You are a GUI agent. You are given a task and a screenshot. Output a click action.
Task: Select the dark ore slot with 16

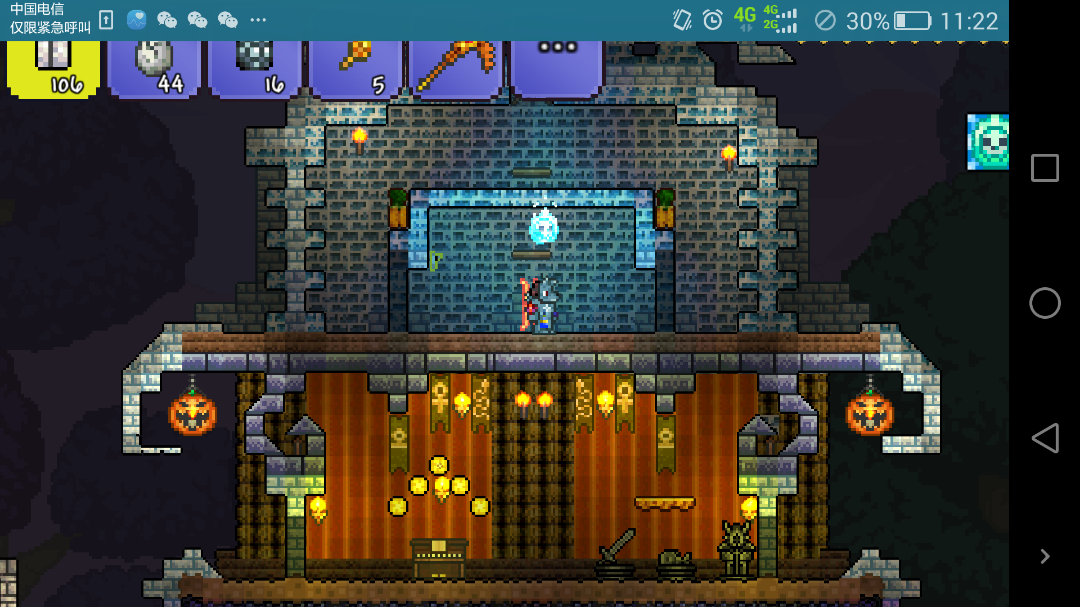pos(254,68)
